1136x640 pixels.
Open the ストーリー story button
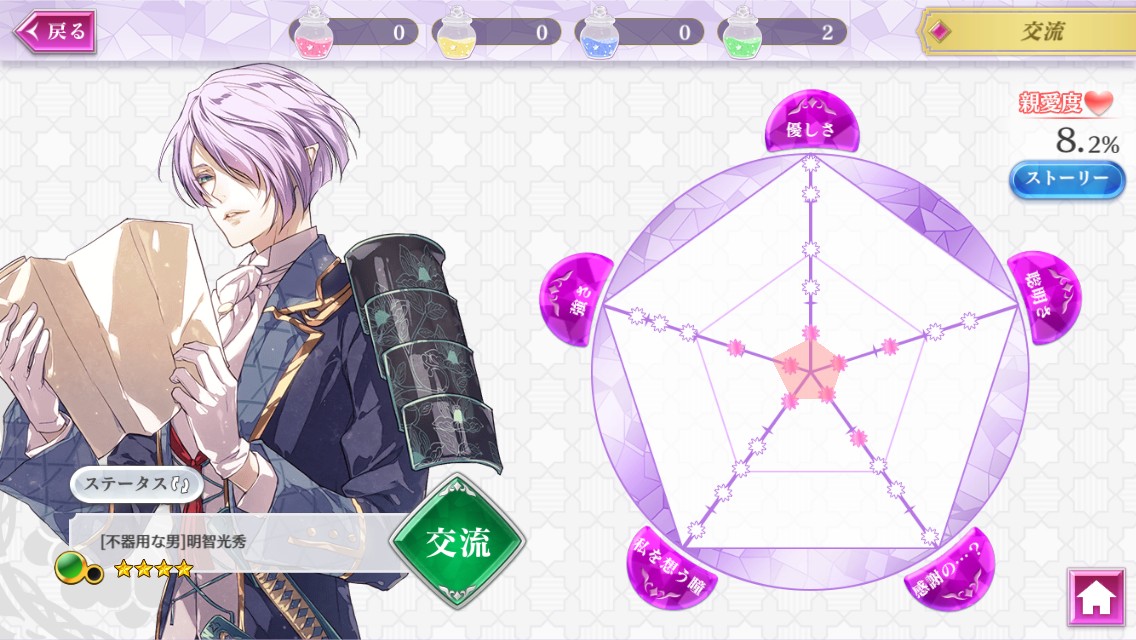tap(1067, 179)
